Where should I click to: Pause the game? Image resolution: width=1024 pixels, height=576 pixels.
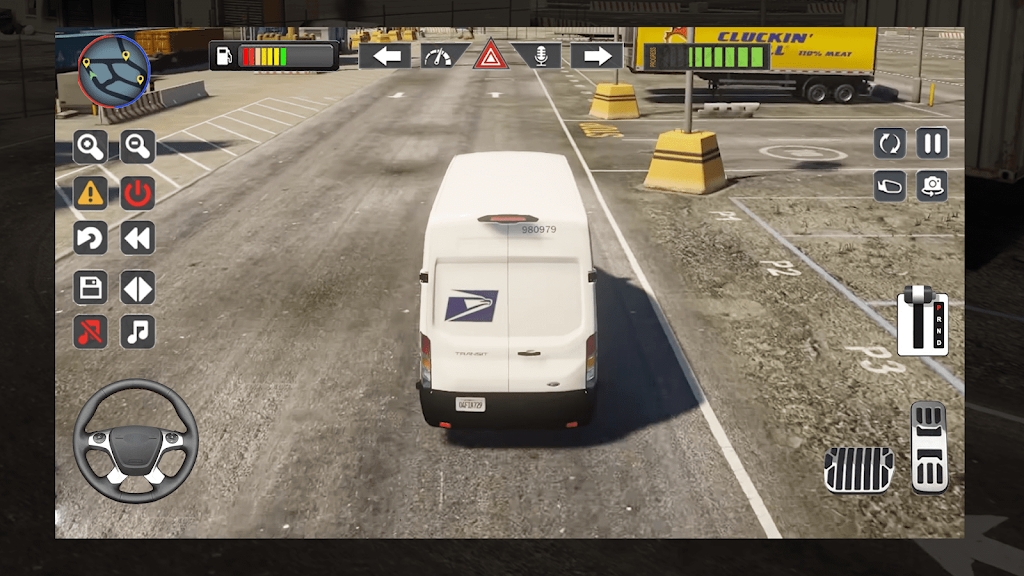tap(932, 143)
